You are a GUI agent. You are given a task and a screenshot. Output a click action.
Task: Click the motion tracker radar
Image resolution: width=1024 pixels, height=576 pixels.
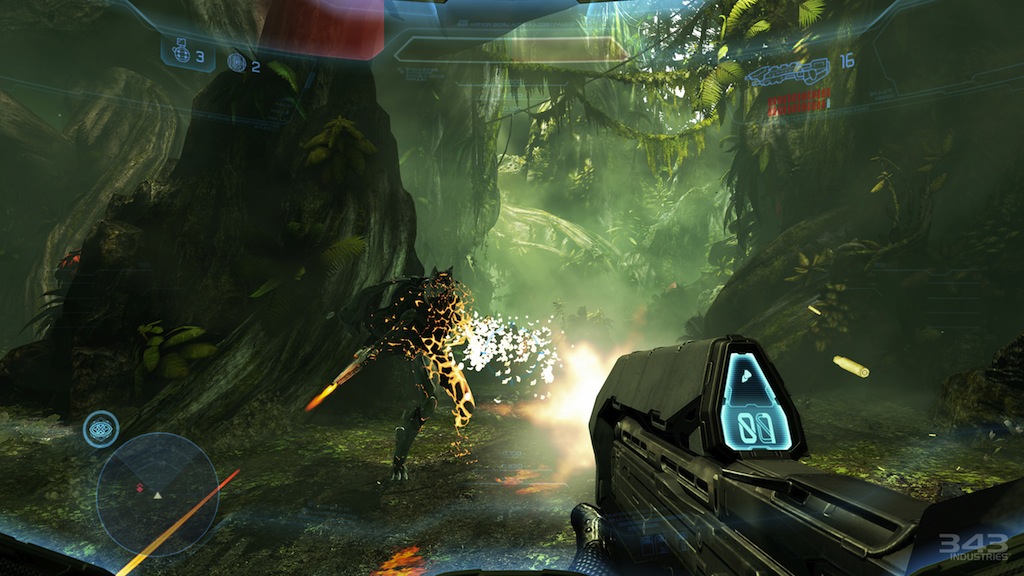(x=158, y=494)
